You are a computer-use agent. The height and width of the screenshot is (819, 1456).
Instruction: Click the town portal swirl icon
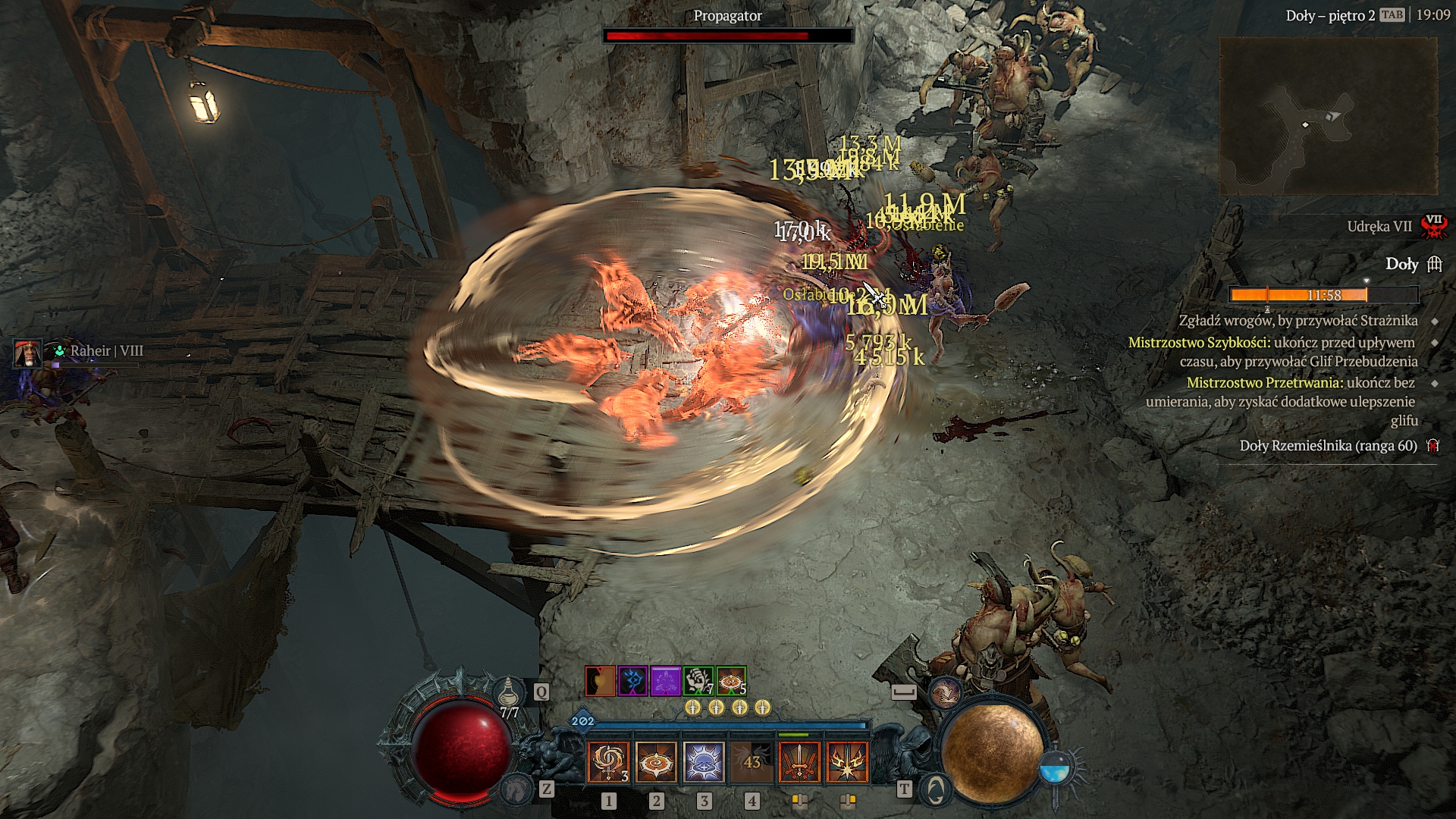click(935, 790)
